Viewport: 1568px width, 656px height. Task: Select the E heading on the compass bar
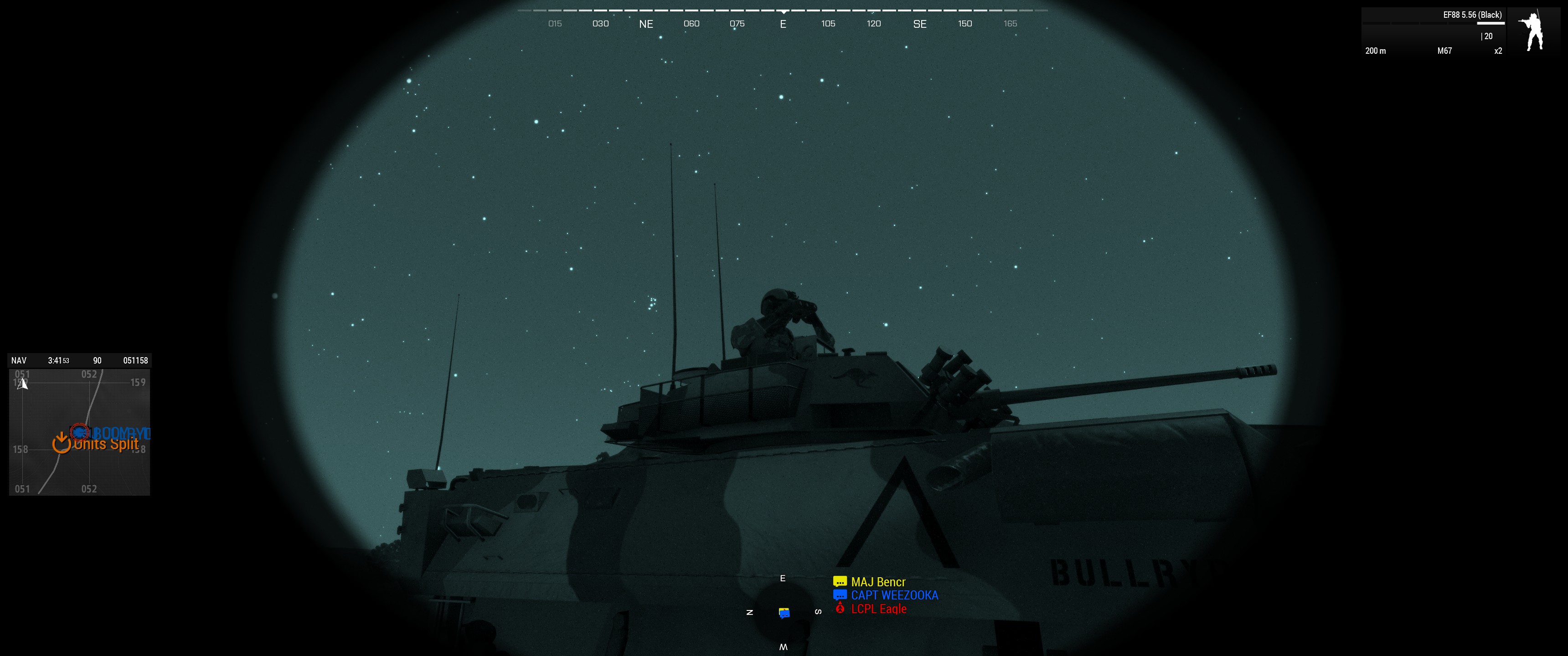(783, 24)
